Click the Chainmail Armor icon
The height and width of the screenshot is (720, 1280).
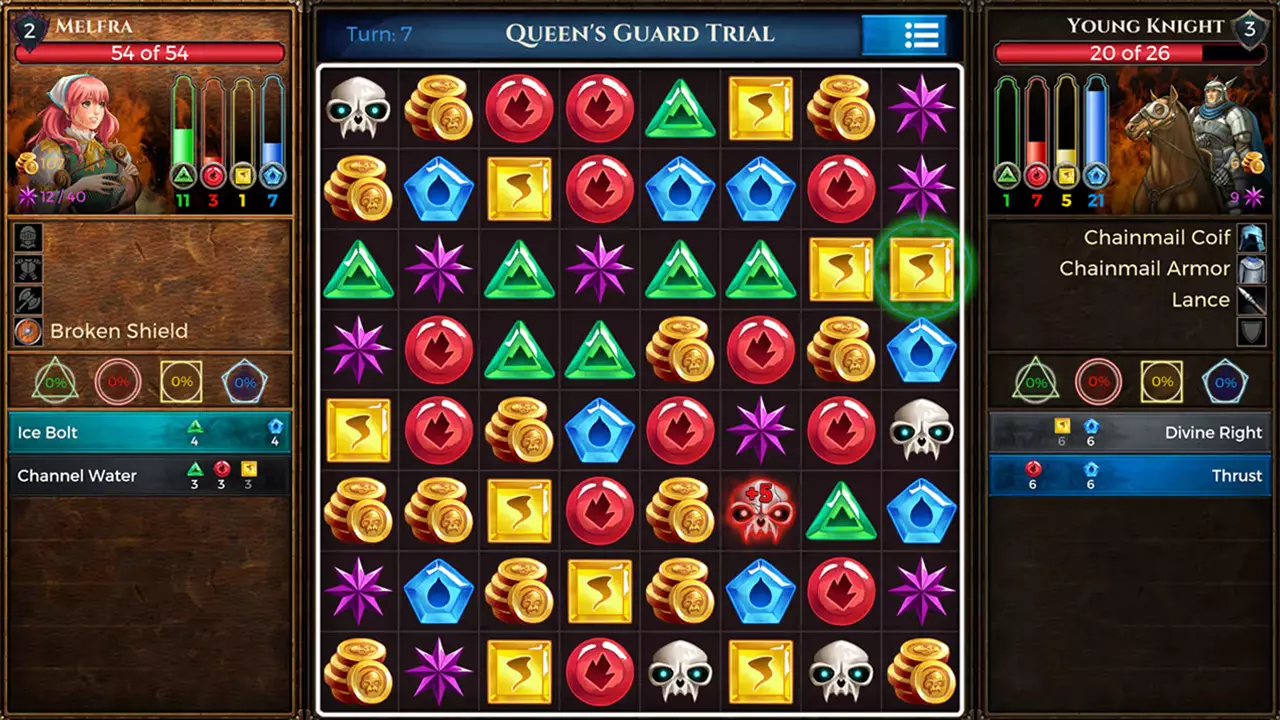click(1251, 268)
